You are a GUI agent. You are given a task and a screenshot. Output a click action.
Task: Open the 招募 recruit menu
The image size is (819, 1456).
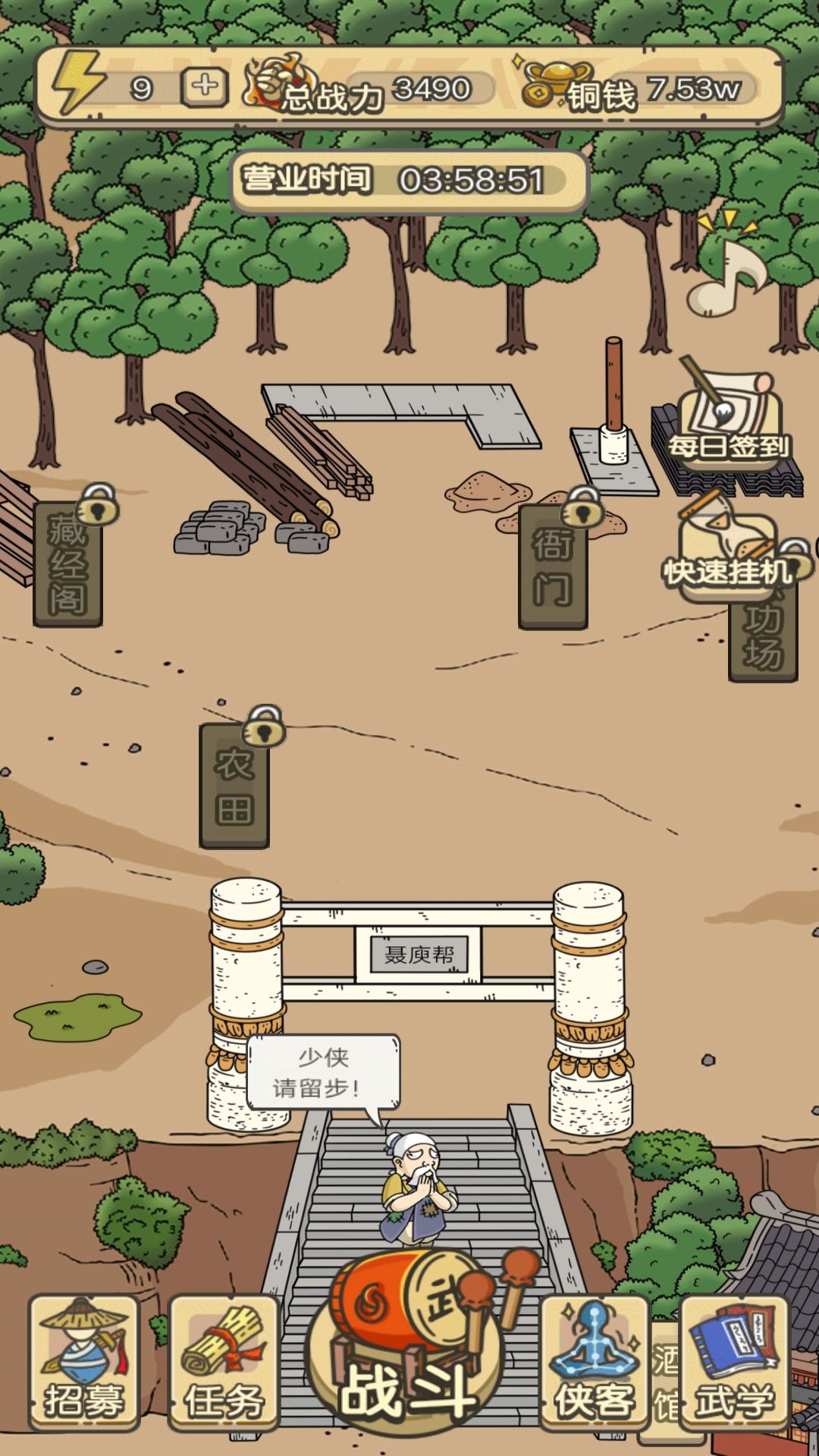83,1362
